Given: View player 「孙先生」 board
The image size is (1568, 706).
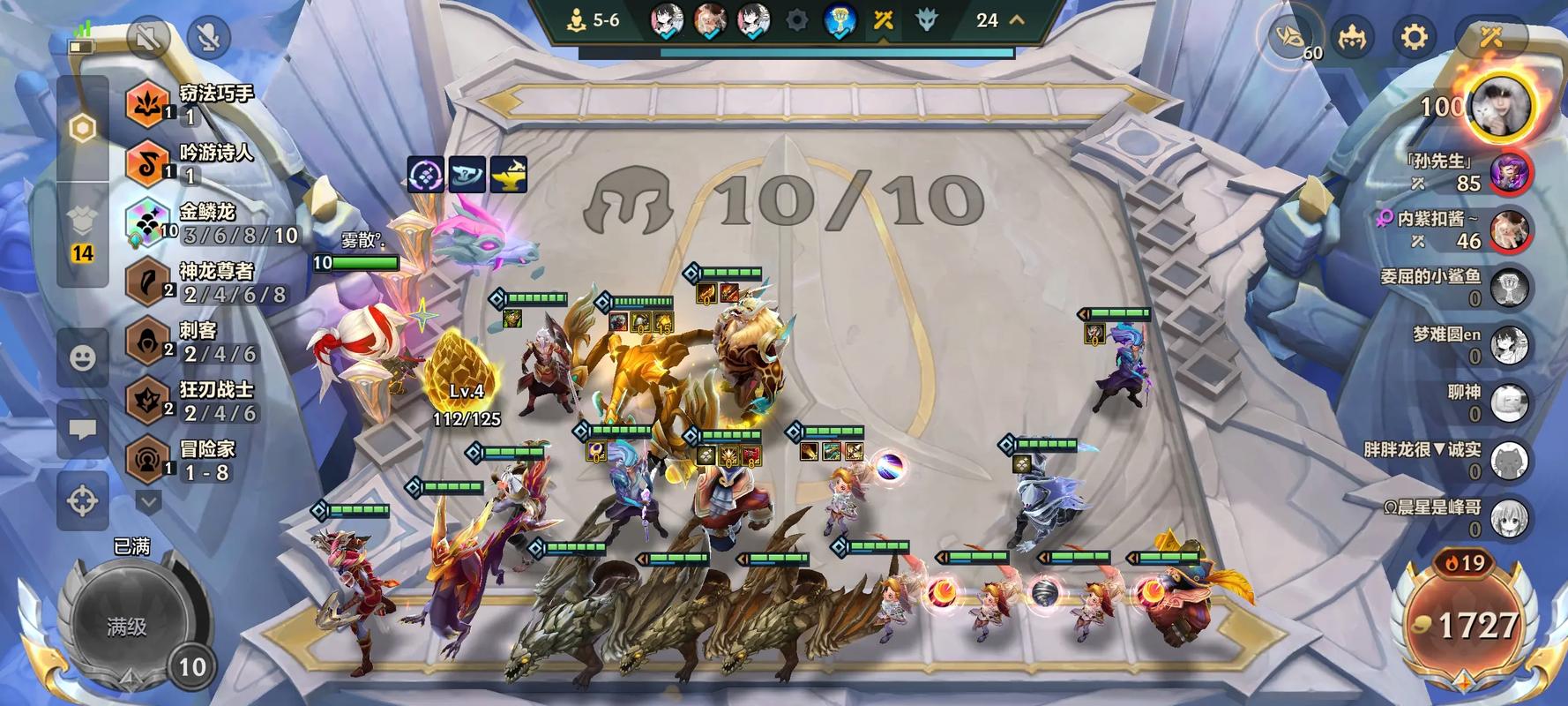Looking at the screenshot, I should (1510, 173).
